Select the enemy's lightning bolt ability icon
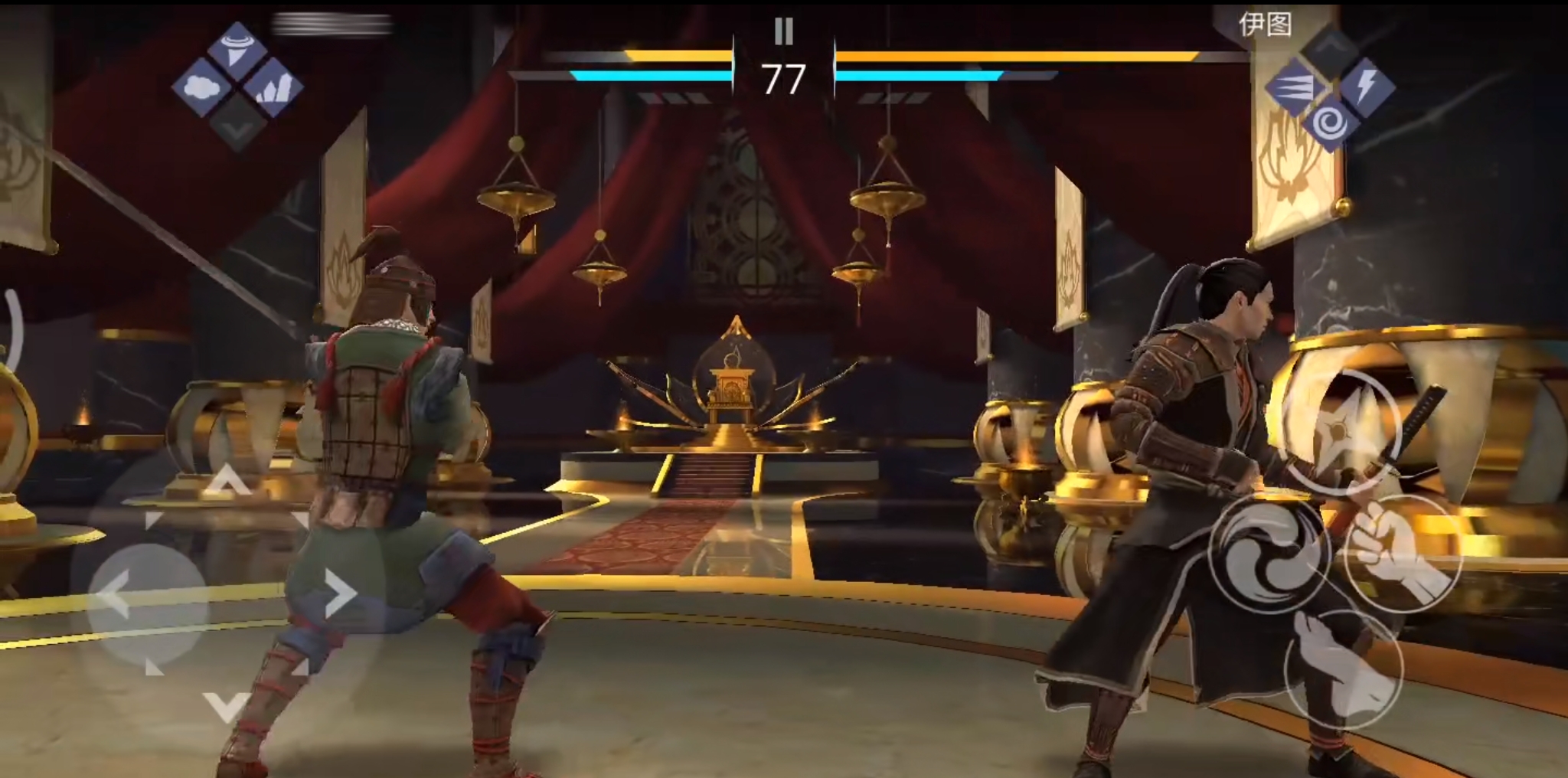1568x778 pixels. click(1365, 87)
